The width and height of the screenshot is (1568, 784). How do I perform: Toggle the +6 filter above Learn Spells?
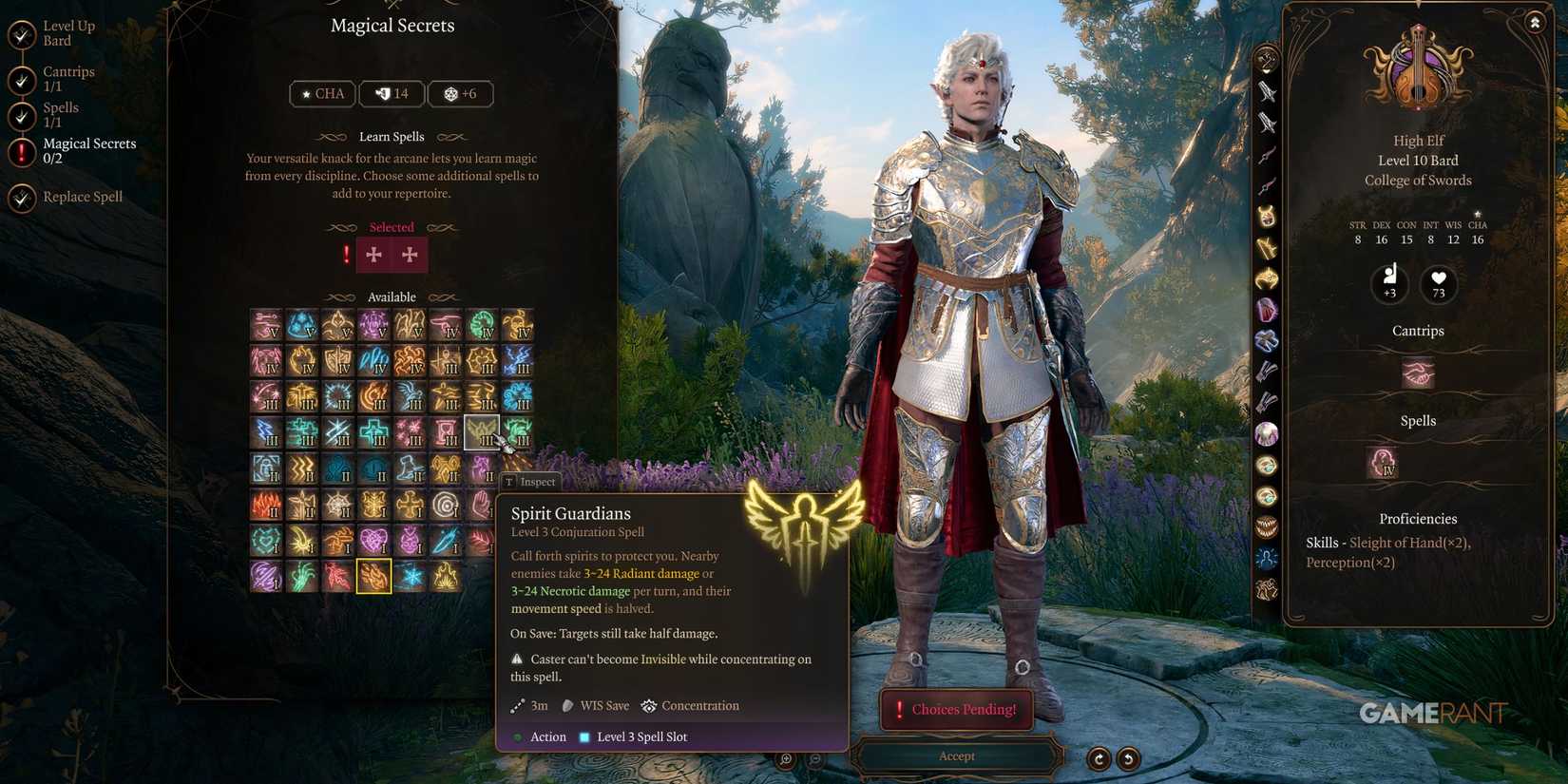(x=461, y=93)
